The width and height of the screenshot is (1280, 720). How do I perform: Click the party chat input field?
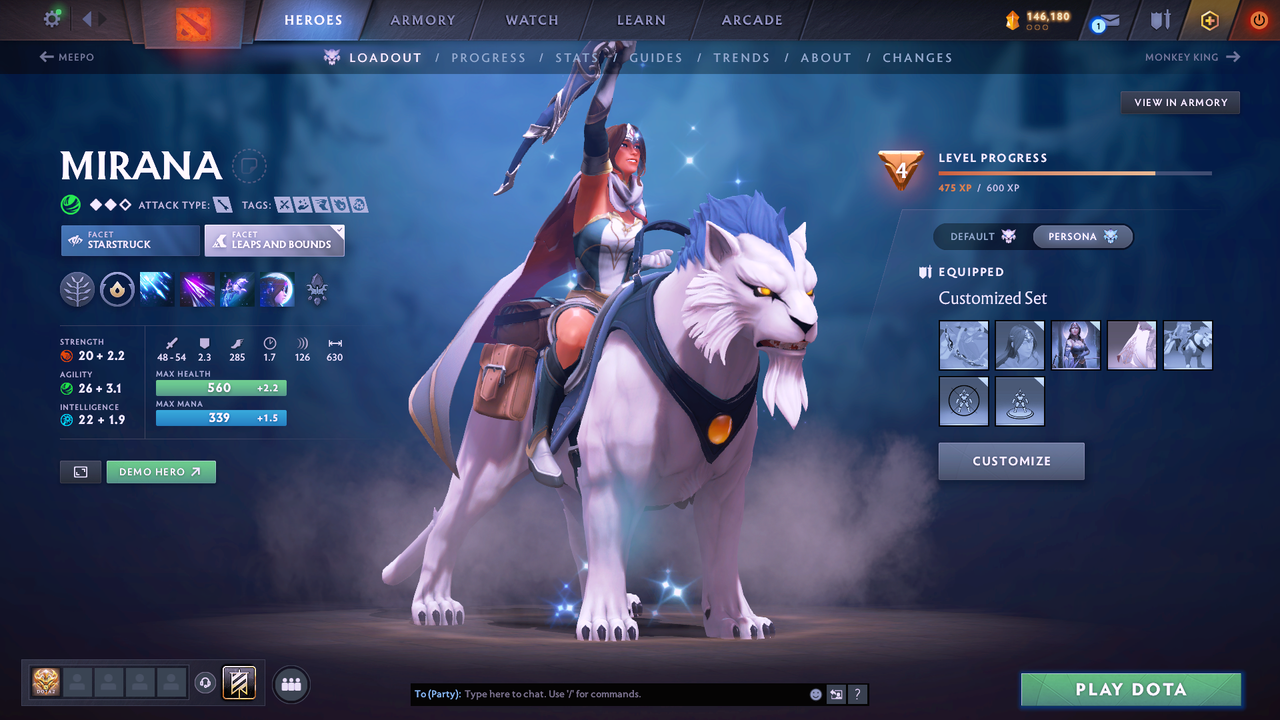pos(600,694)
